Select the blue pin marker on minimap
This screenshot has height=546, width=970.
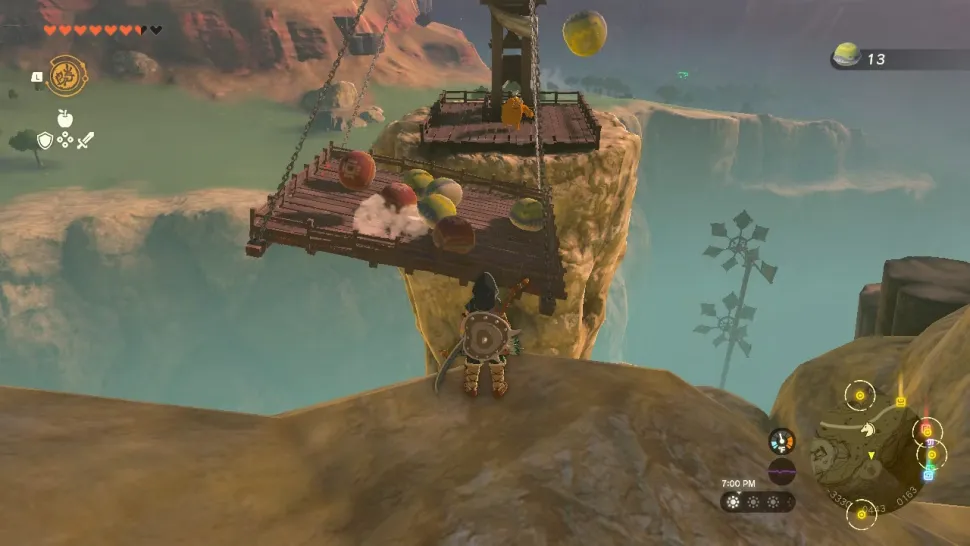click(927, 474)
